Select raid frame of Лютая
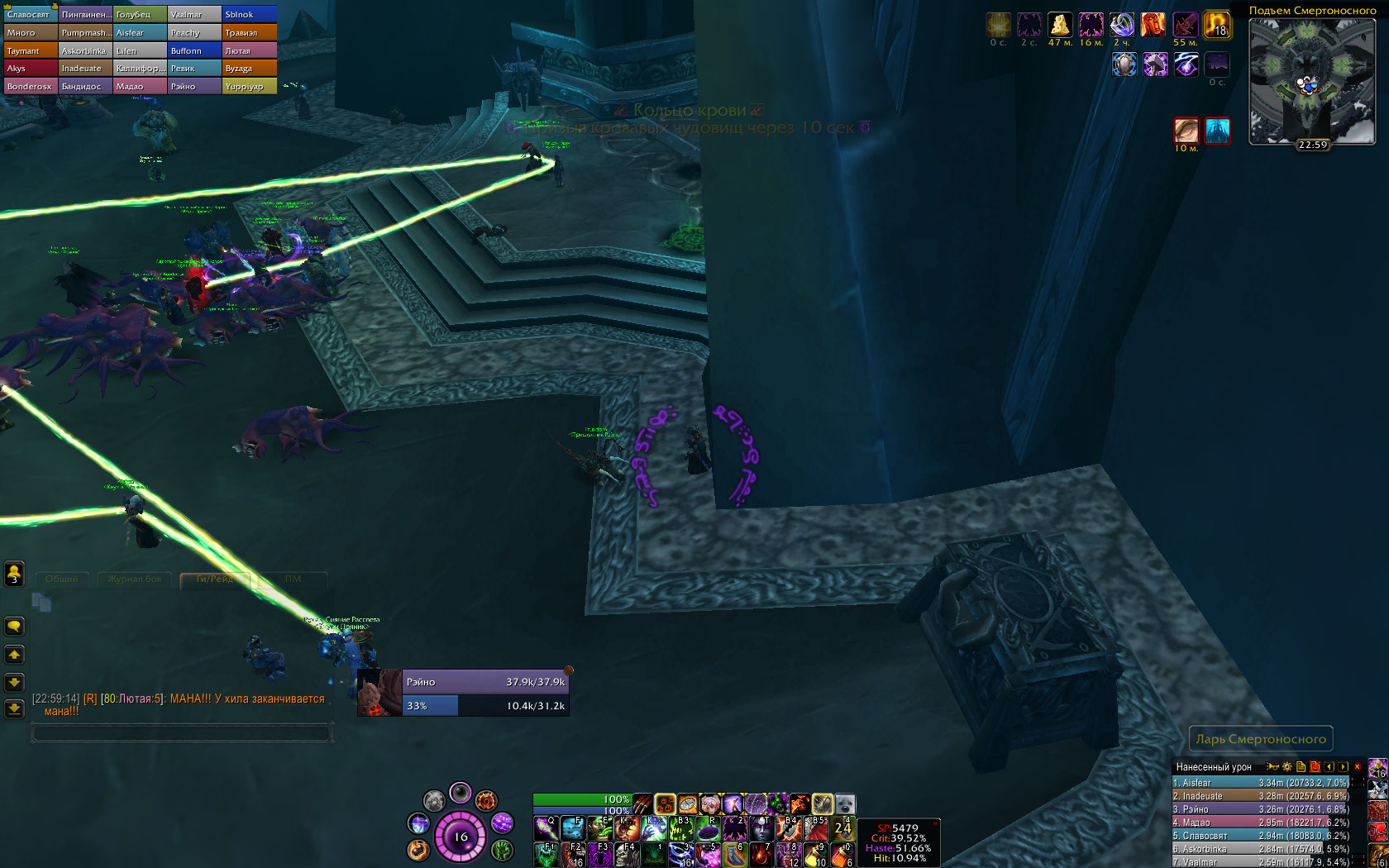 point(248,51)
